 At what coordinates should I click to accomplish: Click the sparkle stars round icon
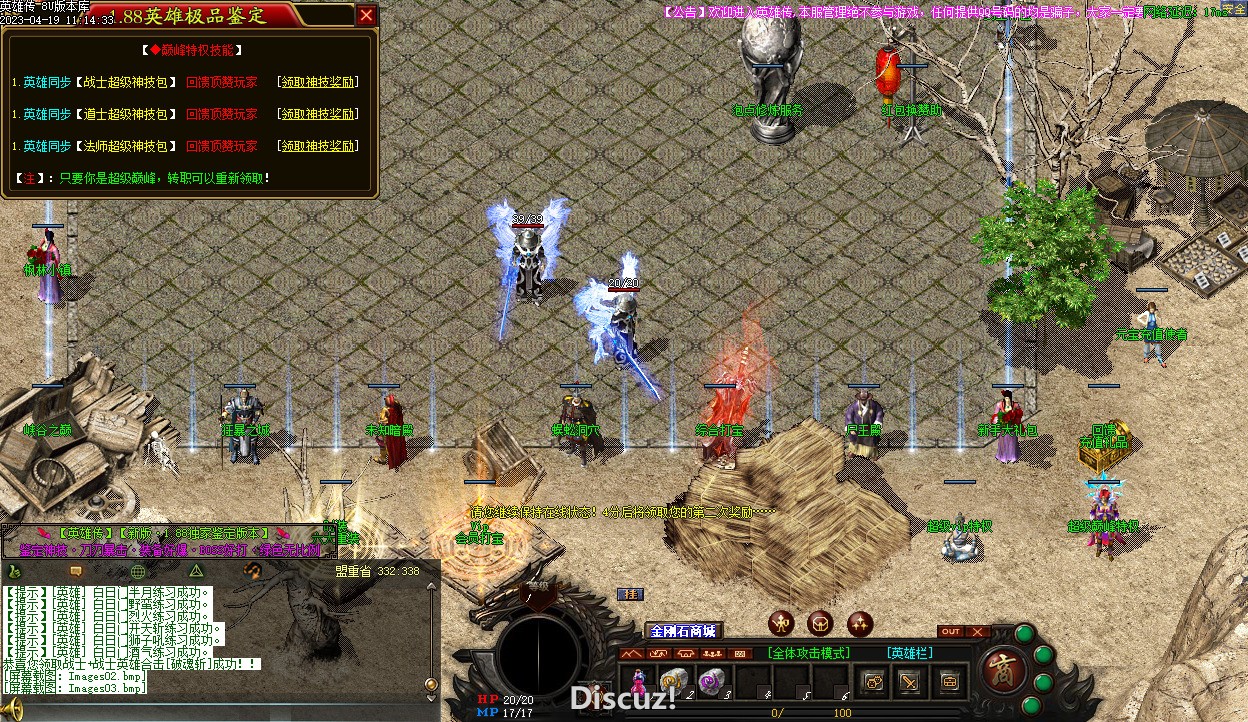860,624
